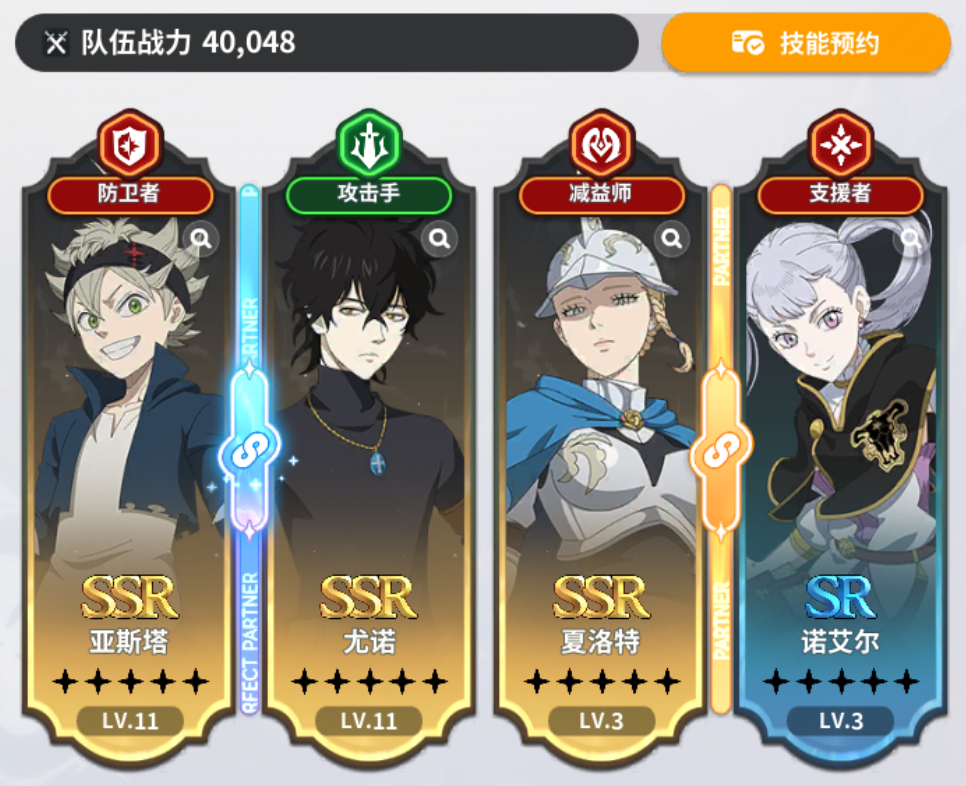Choose the 夏洛特 SSR character card
The image size is (966, 786).
(600, 450)
